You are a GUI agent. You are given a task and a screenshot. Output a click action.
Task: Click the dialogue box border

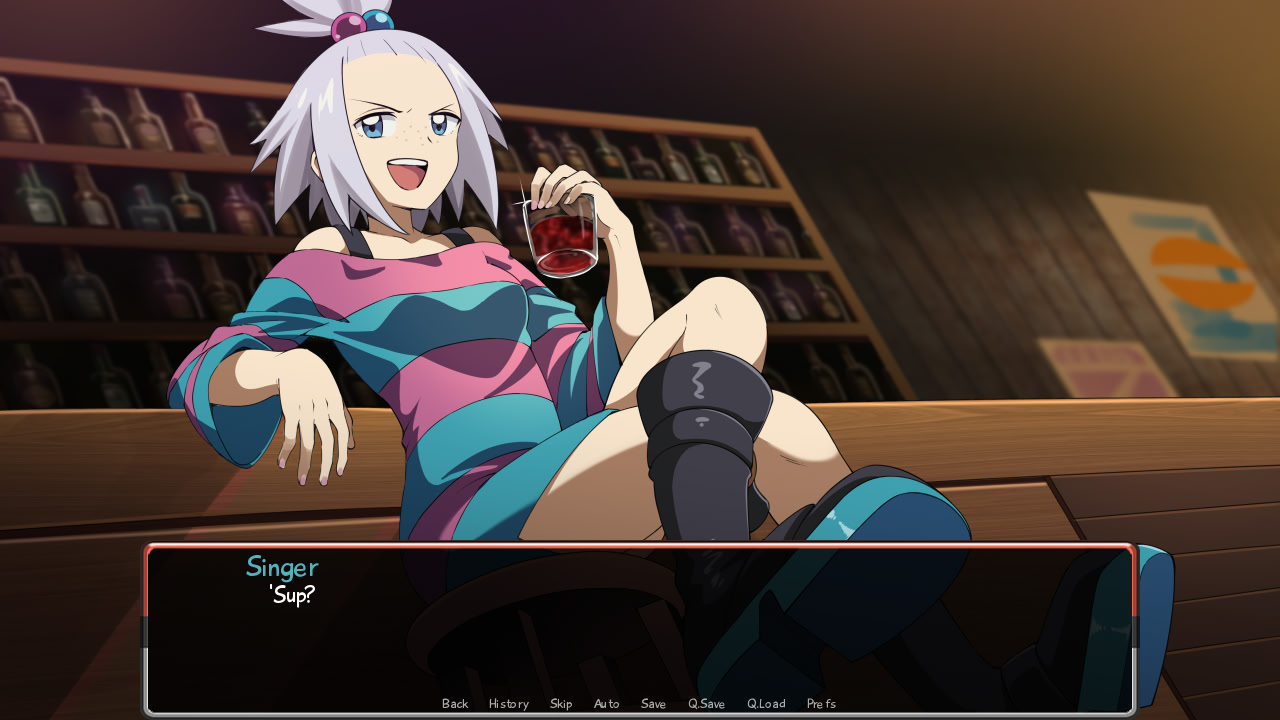(640, 547)
